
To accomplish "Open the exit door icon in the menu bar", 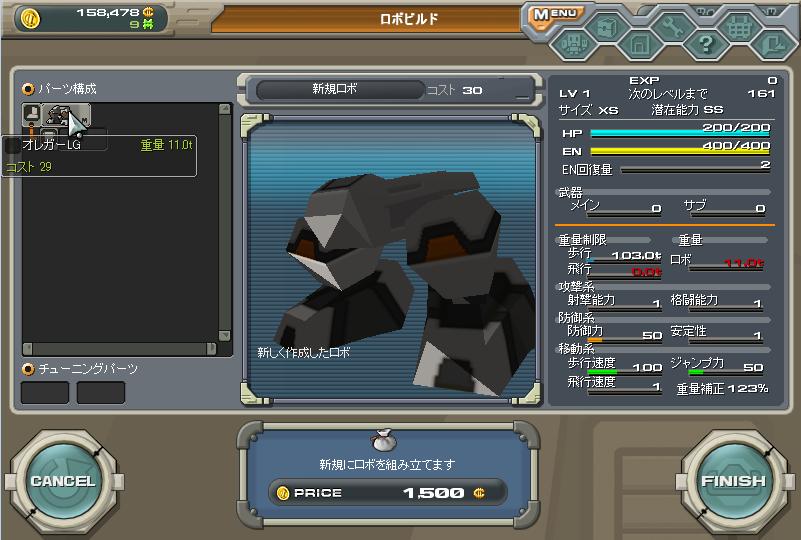I will (772, 43).
